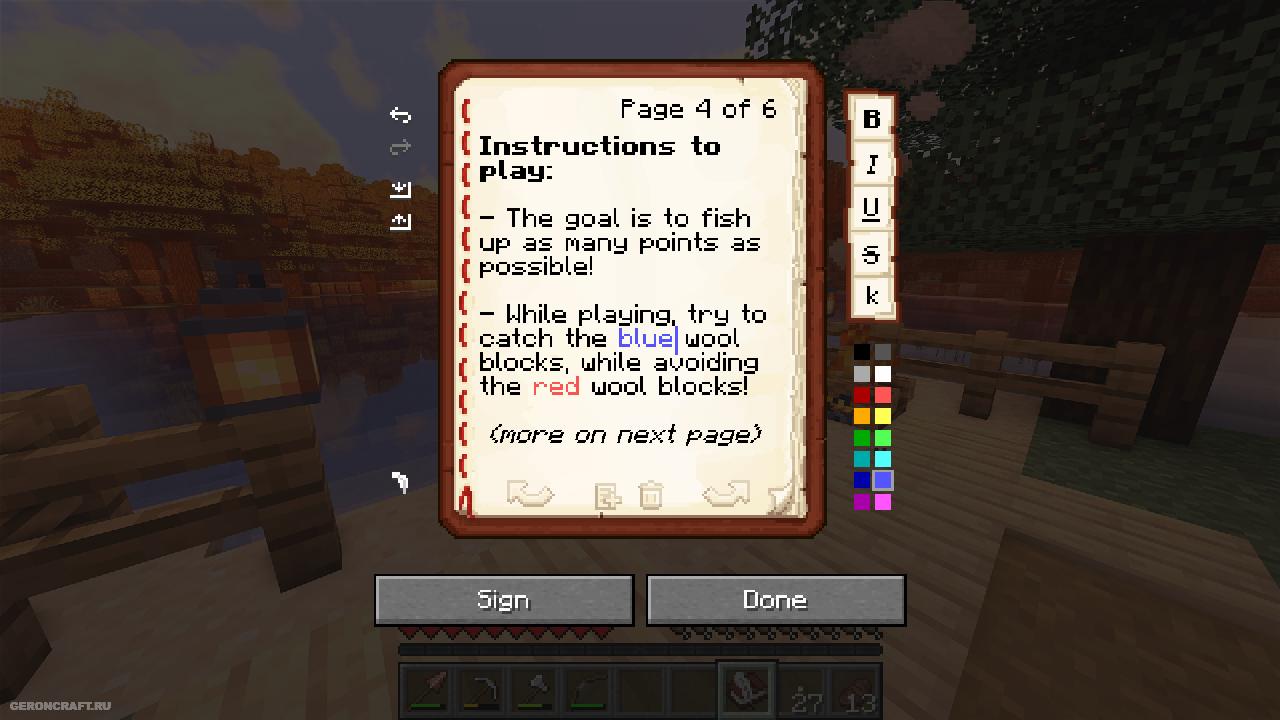This screenshot has width=1280, height=720.
Task: Set text color to bright green
Action: [x=883, y=438]
